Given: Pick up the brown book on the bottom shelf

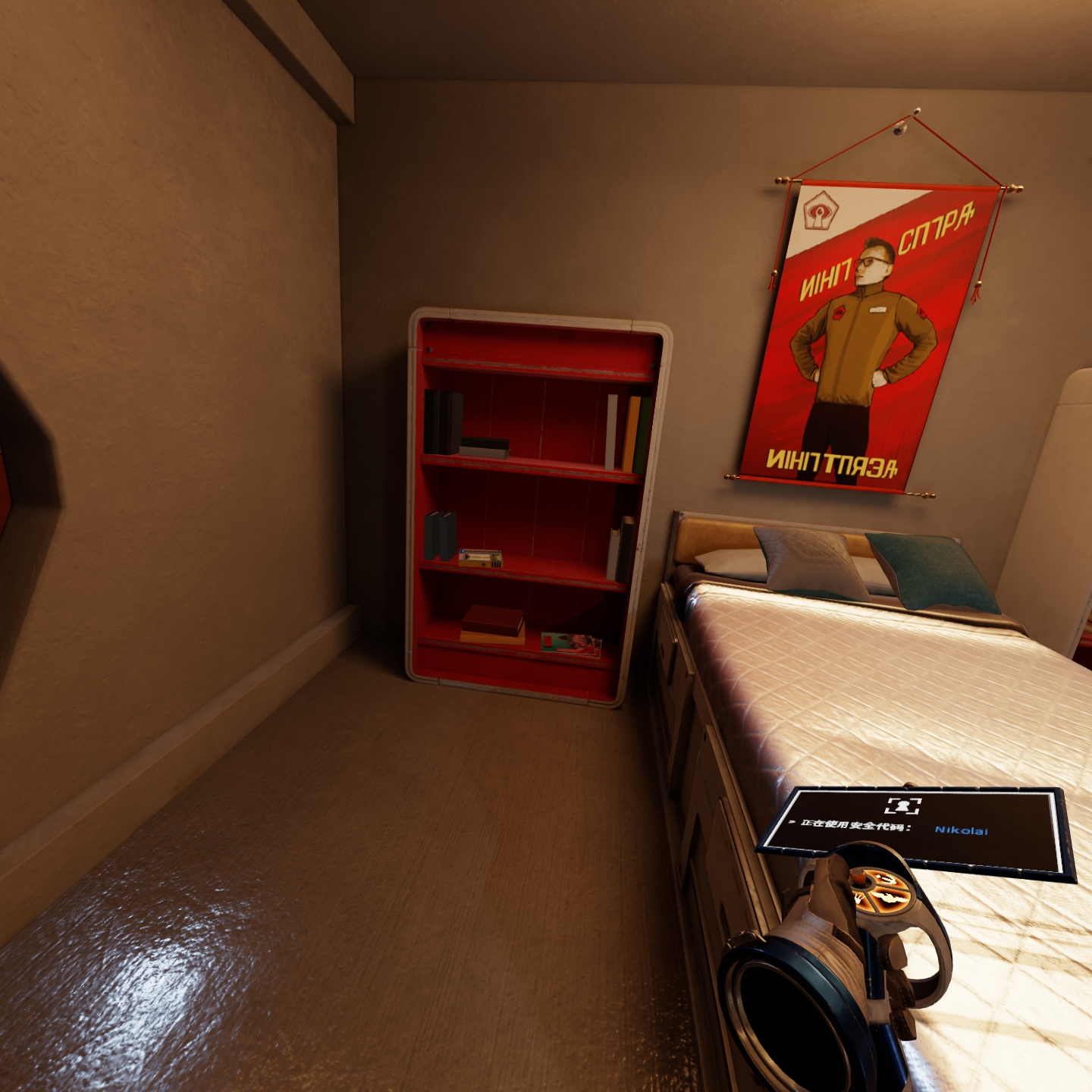Looking at the screenshot, I should [x=493, y=619].
